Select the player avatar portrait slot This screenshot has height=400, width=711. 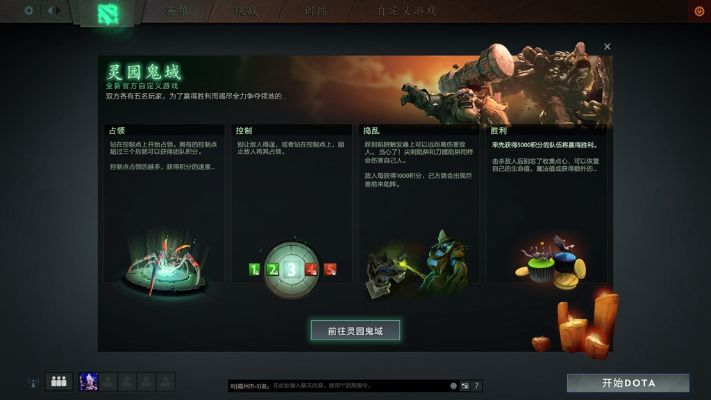point(87,381)
